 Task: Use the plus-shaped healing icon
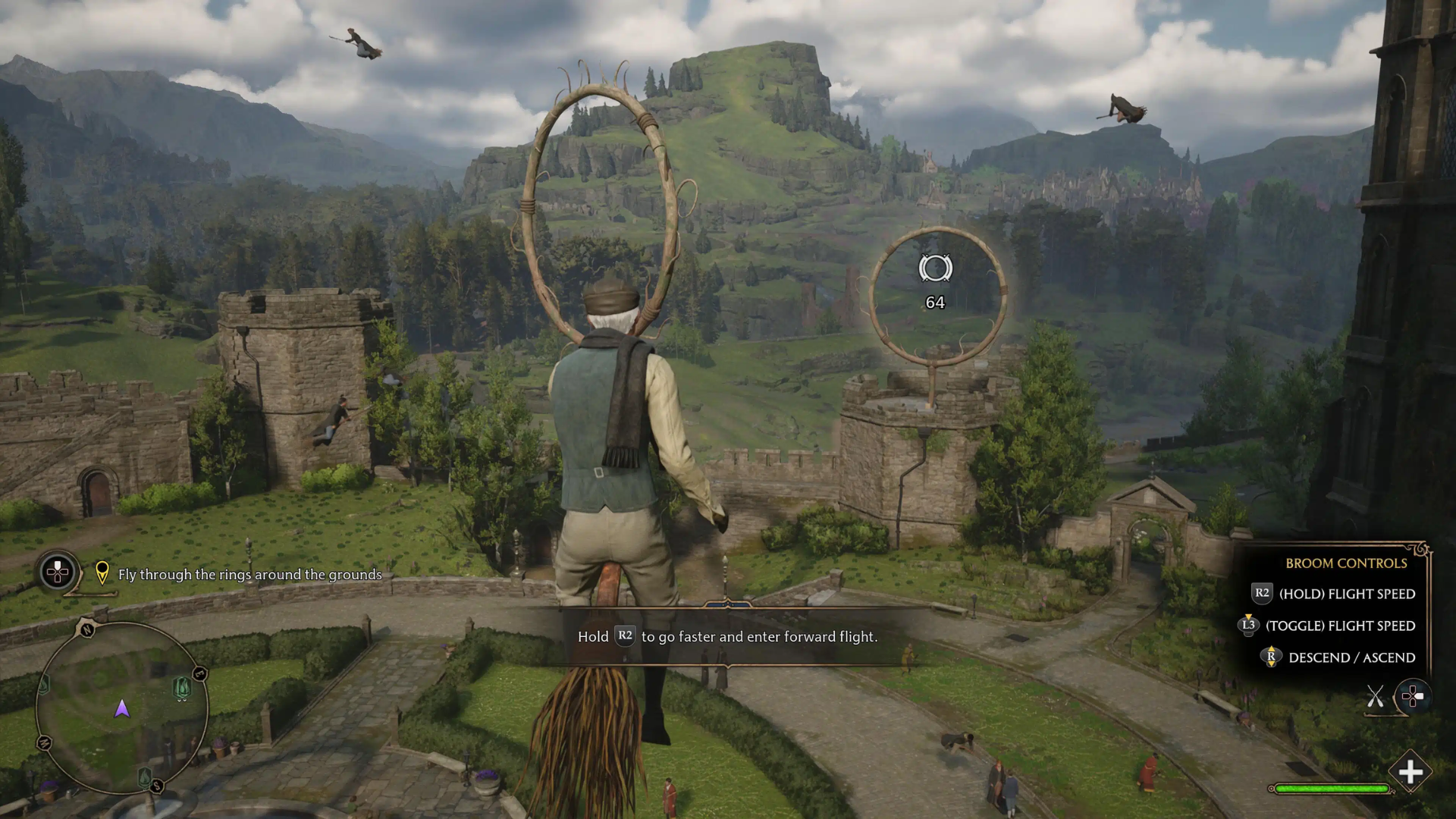(x=1410, y=772)
